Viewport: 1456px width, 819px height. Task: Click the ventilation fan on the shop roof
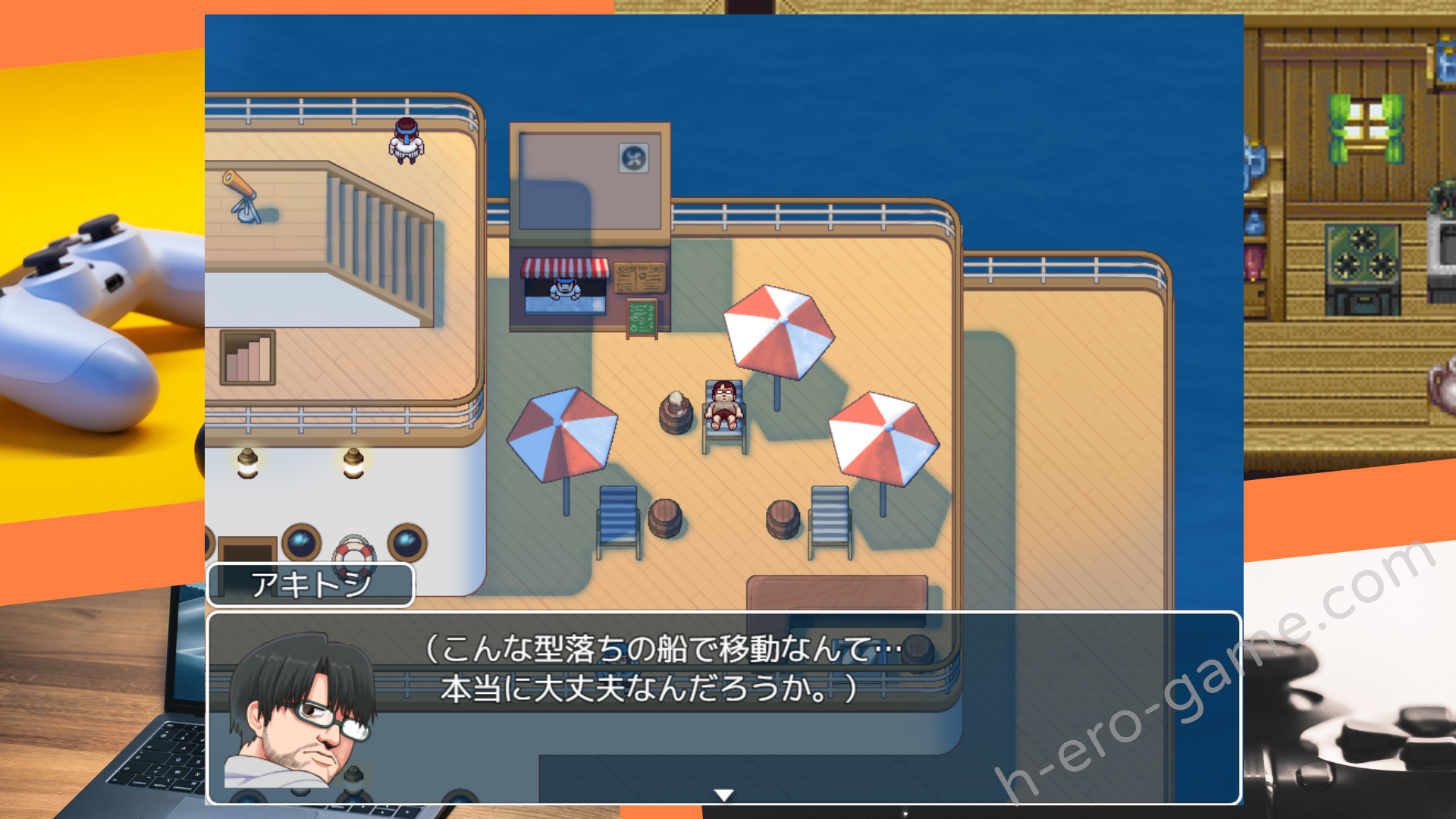pos(632,157)
